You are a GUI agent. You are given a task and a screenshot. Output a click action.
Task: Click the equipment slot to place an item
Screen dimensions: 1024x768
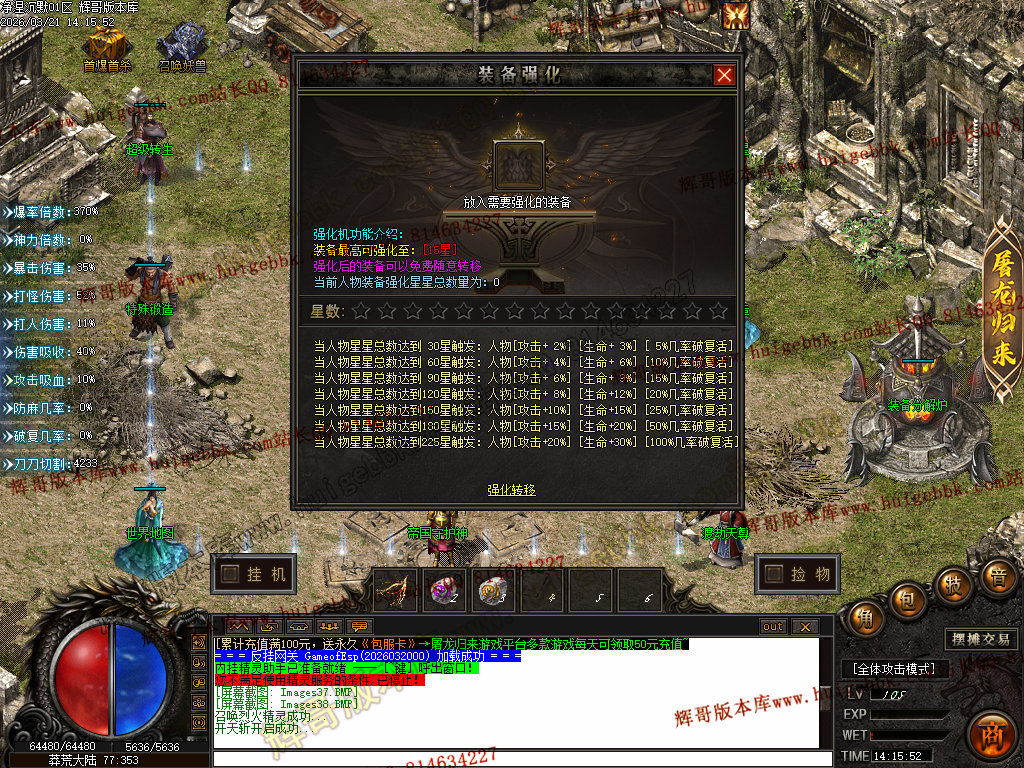pyautogui.click(x=519, y=166)
